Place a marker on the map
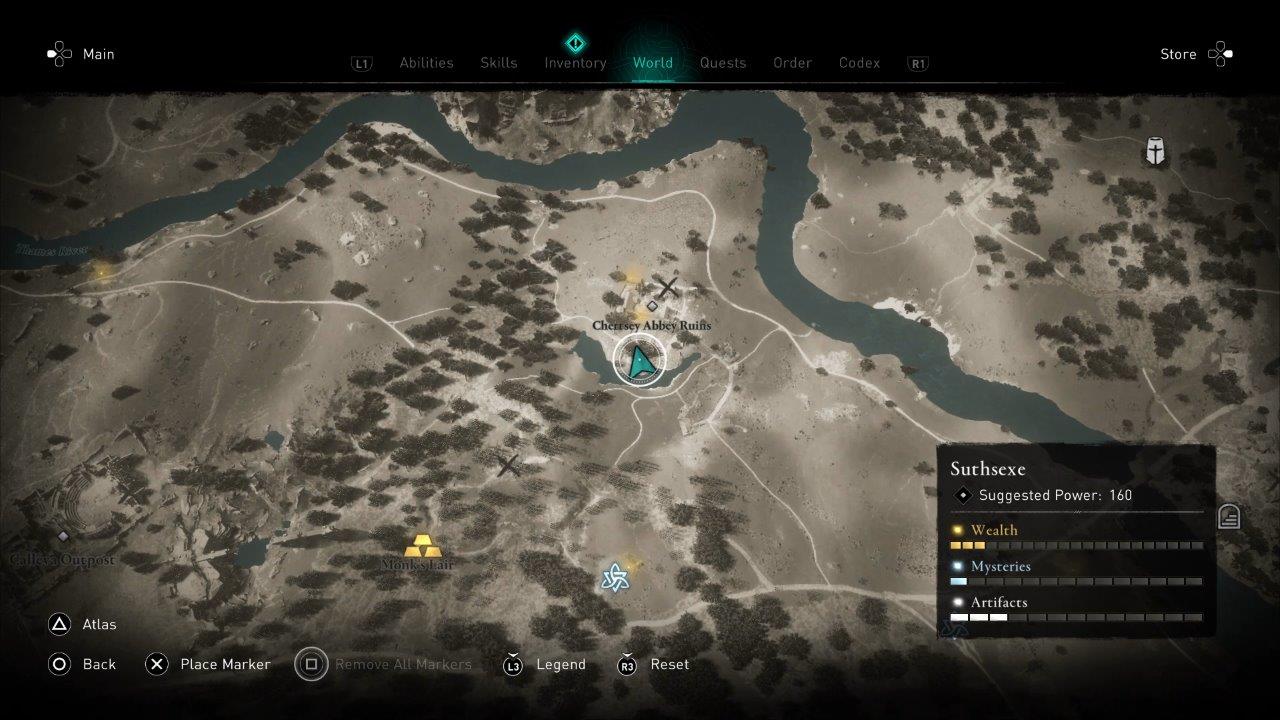This screenshot has width=1280, height=720. coord(208,664)
